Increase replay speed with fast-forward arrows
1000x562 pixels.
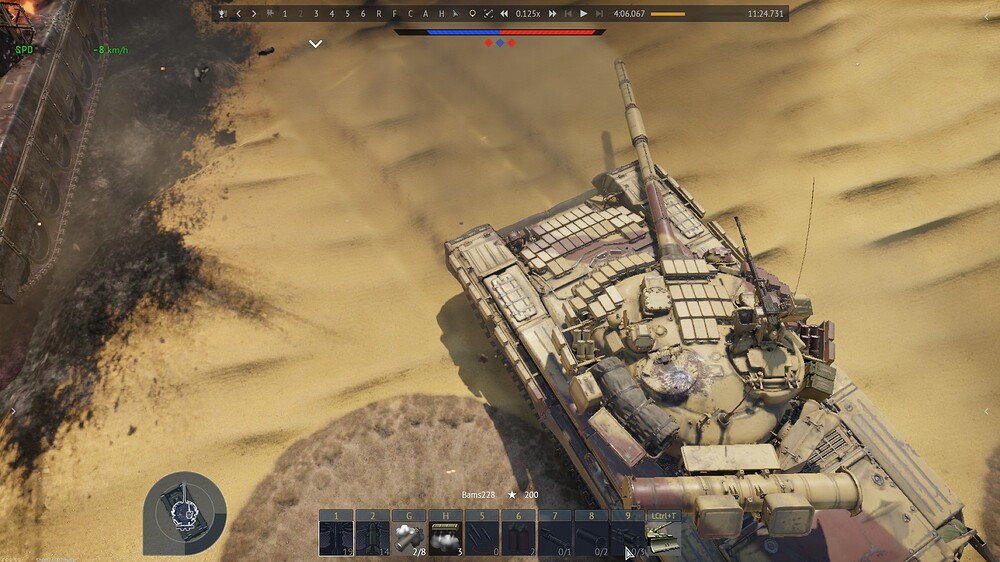552,14
